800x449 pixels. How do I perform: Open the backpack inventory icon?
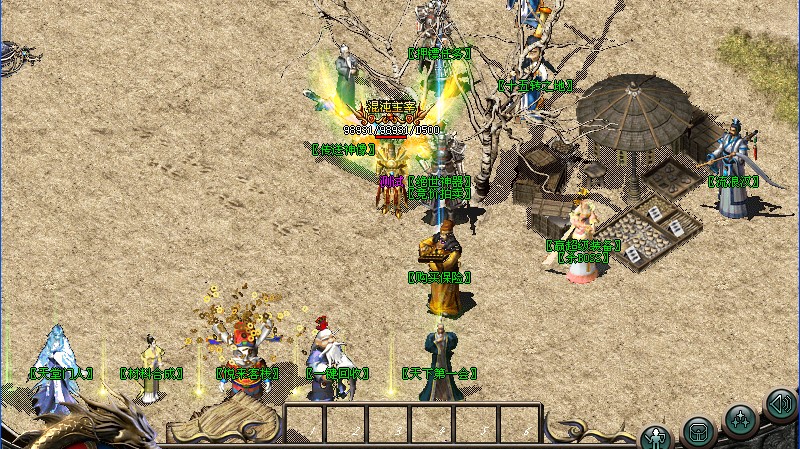pos(698,432)
